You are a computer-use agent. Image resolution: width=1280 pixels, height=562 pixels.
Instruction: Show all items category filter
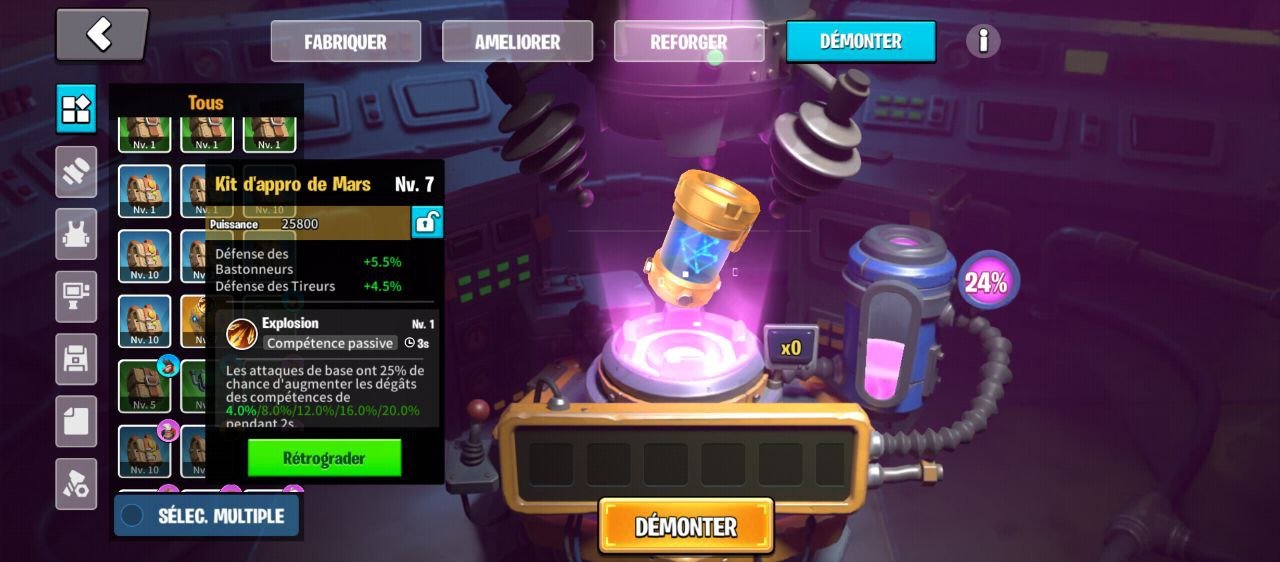tap(76, 109)
